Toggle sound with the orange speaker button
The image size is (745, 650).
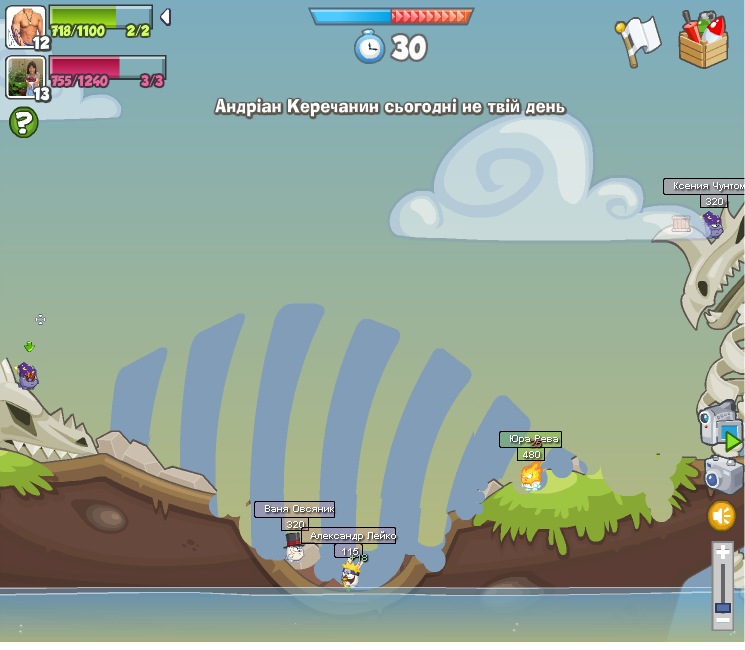coord(722,516)
